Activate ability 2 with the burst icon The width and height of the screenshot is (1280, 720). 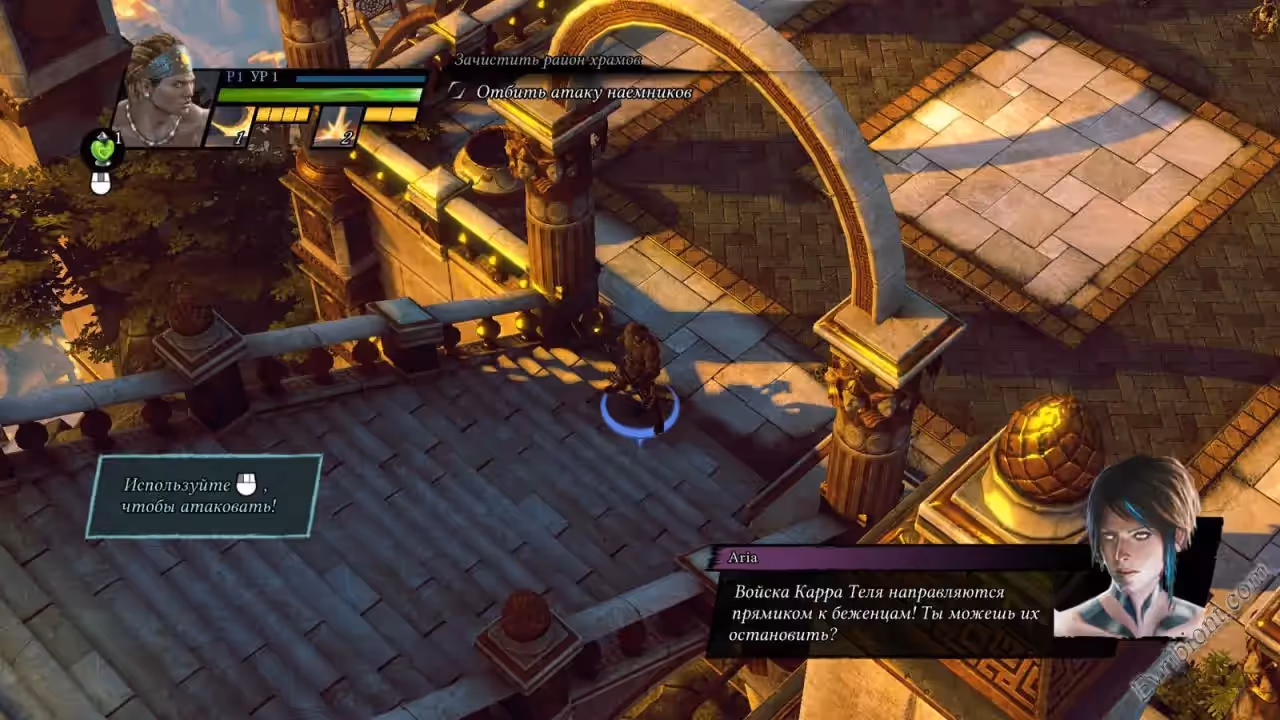click(x=337, y=127)
